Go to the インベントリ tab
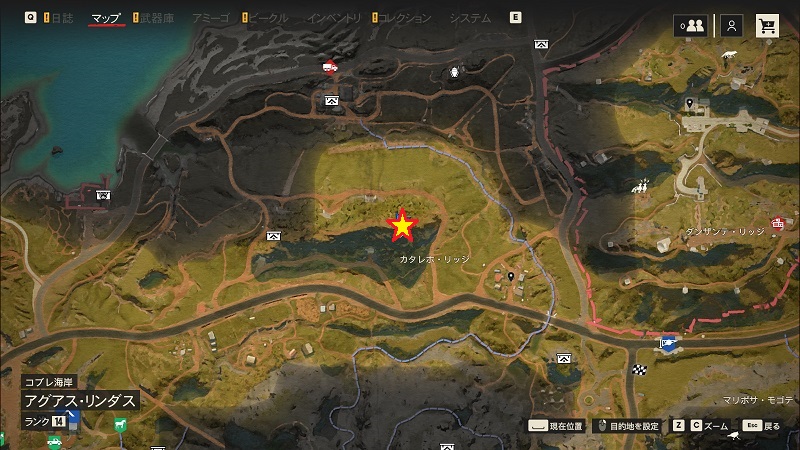Screen dimensions: 800x450 click(x=335, y=18)
